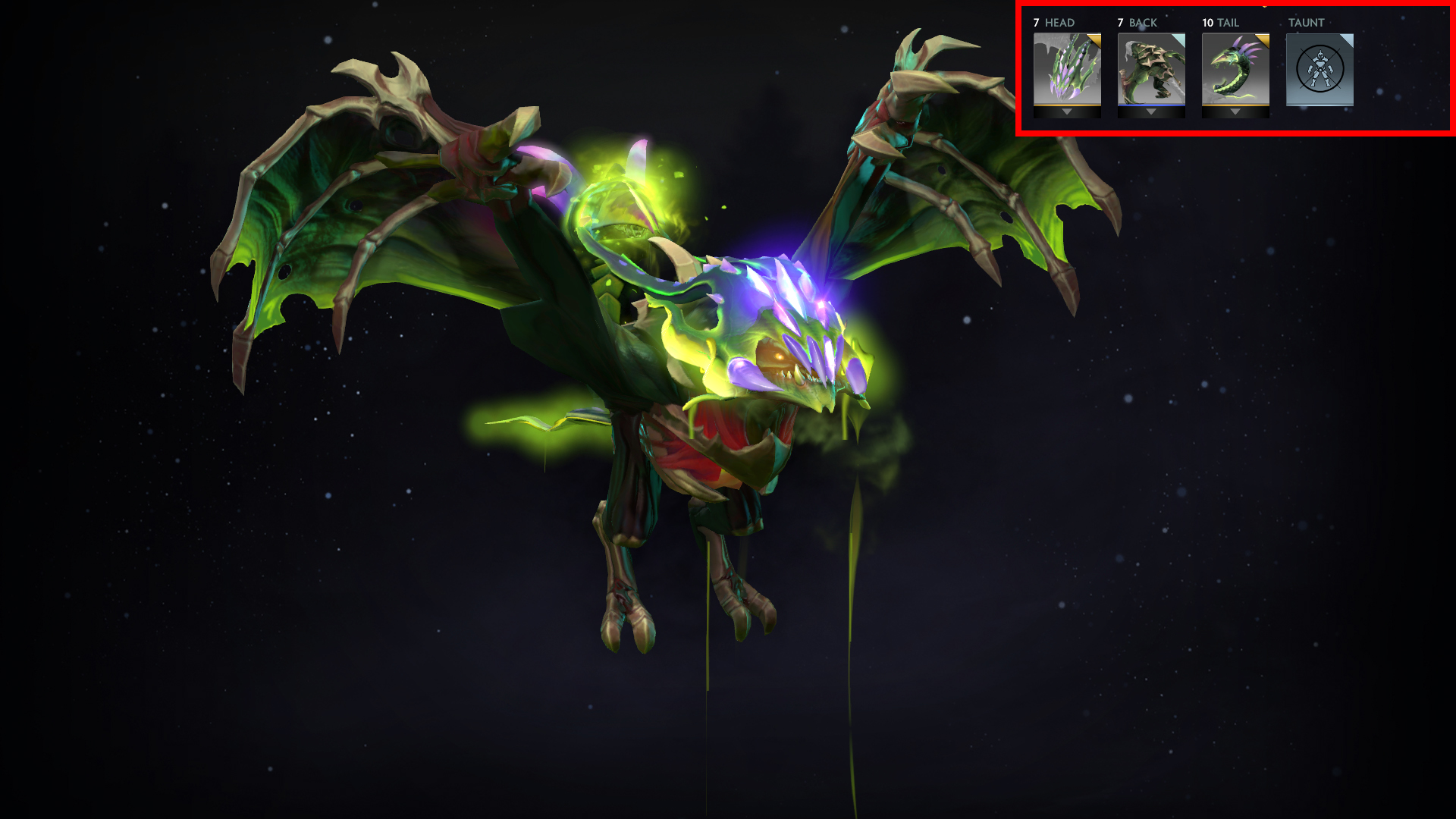Select the equipped Tail slot item
Image resolution: width=1456 pixels, height=819 pixels.
pyautogui.click(x=1235, y=68)
